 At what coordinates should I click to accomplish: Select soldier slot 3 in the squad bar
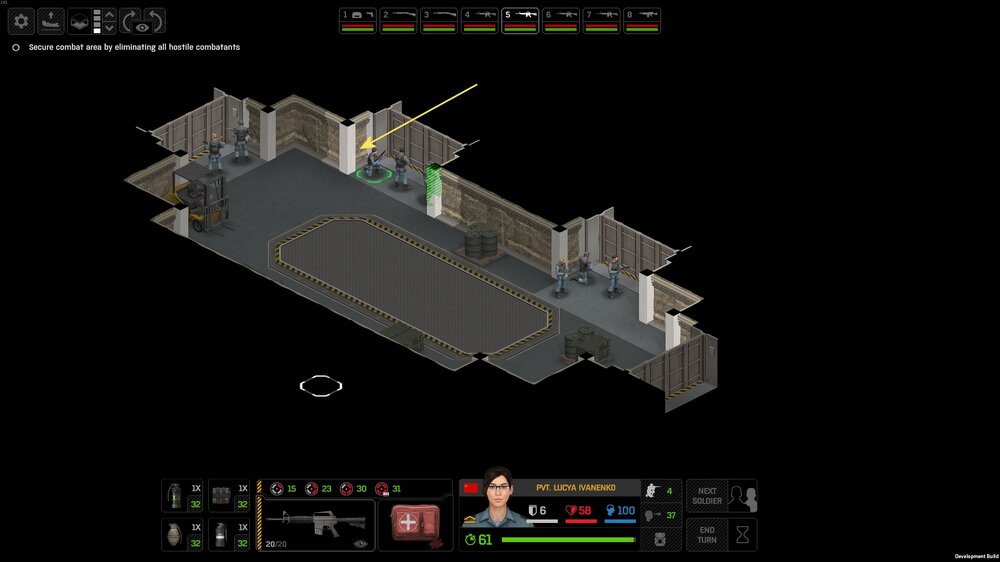tap(438, 20)
